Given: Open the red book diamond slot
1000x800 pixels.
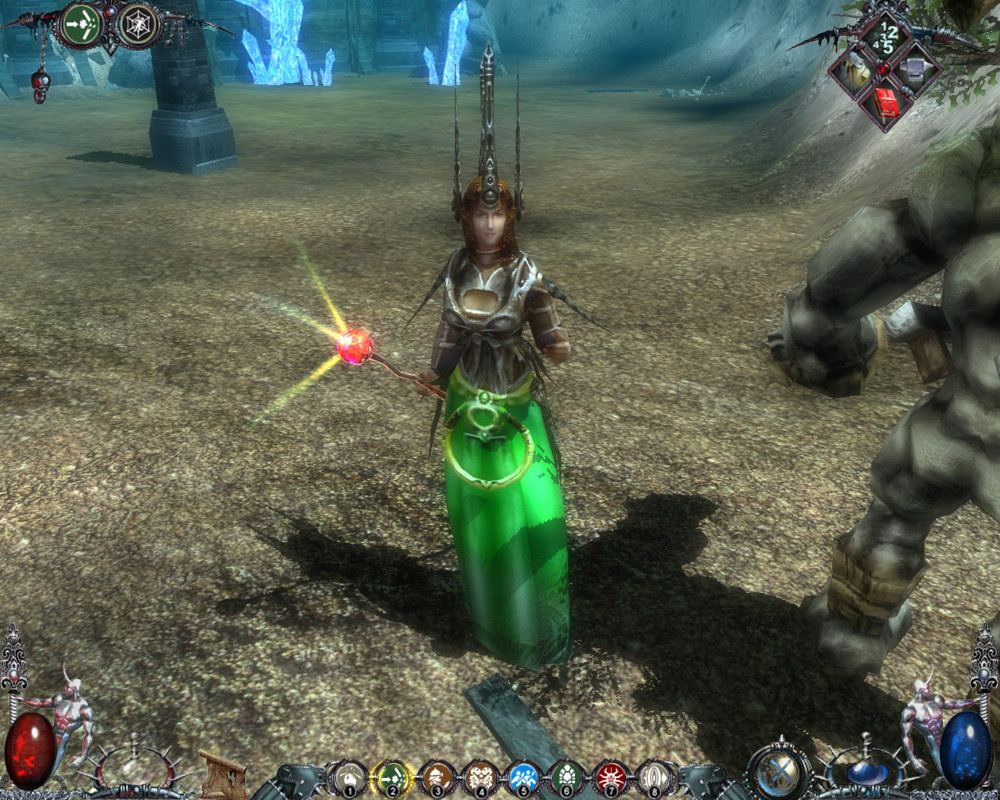Looking at the screenshot, I should click(x=885, y=100).
